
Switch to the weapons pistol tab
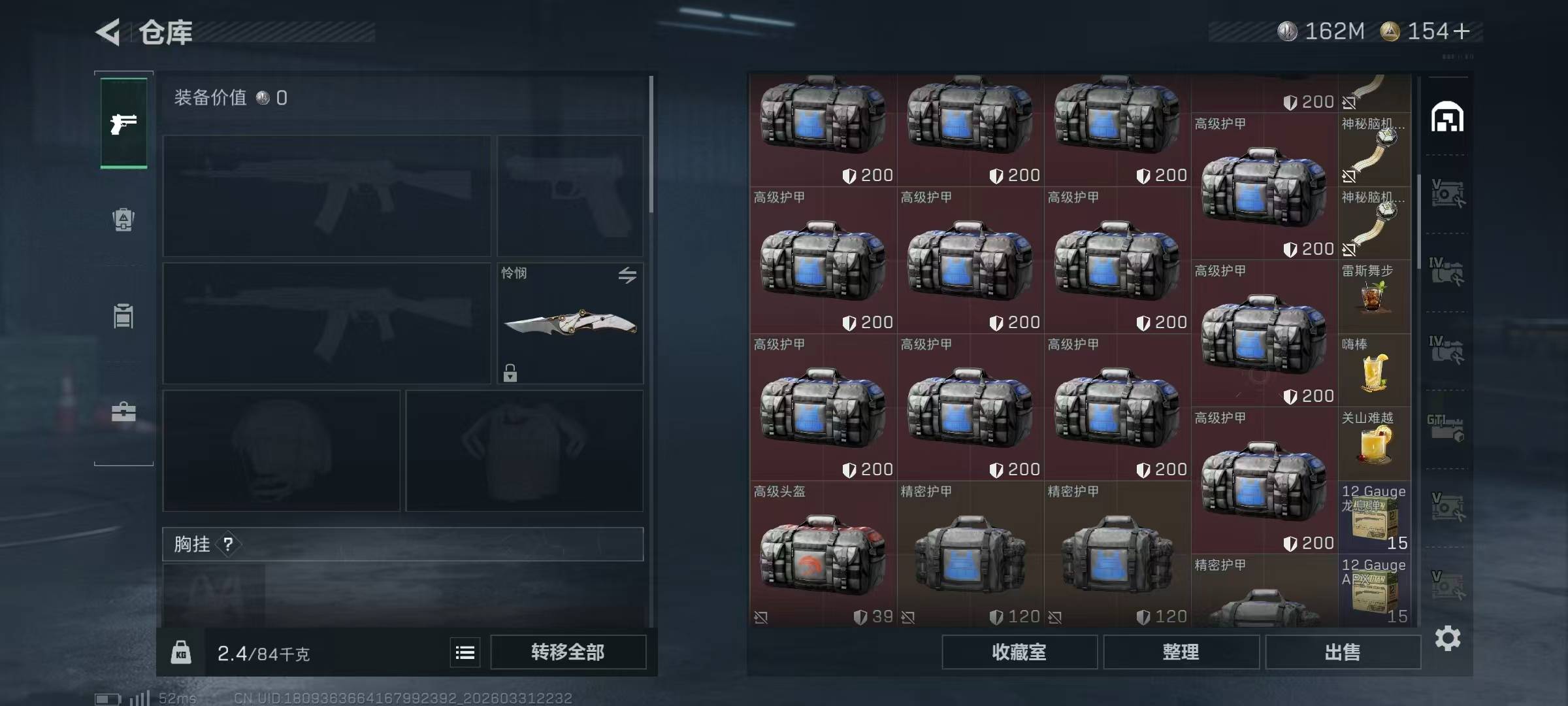coord(123,124)
